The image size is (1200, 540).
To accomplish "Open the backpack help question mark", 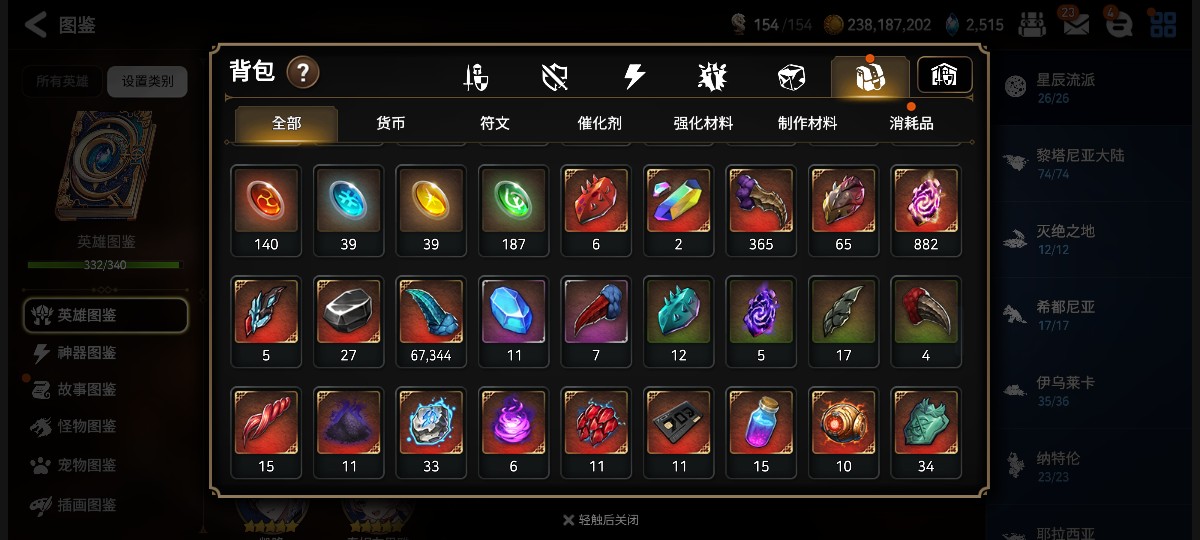I will tap(303, 72).
